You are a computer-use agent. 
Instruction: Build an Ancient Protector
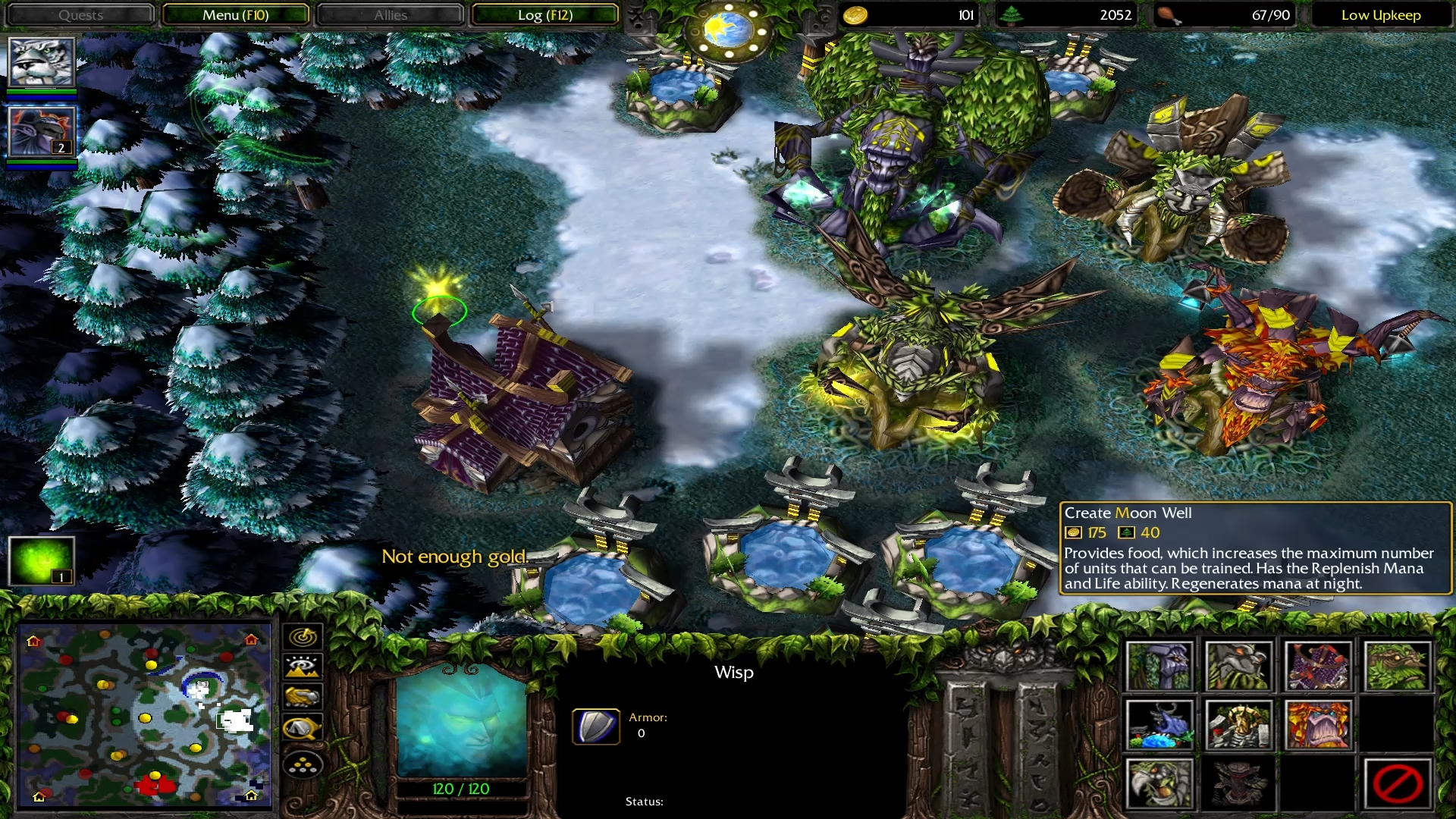(x=1397, y=667)
